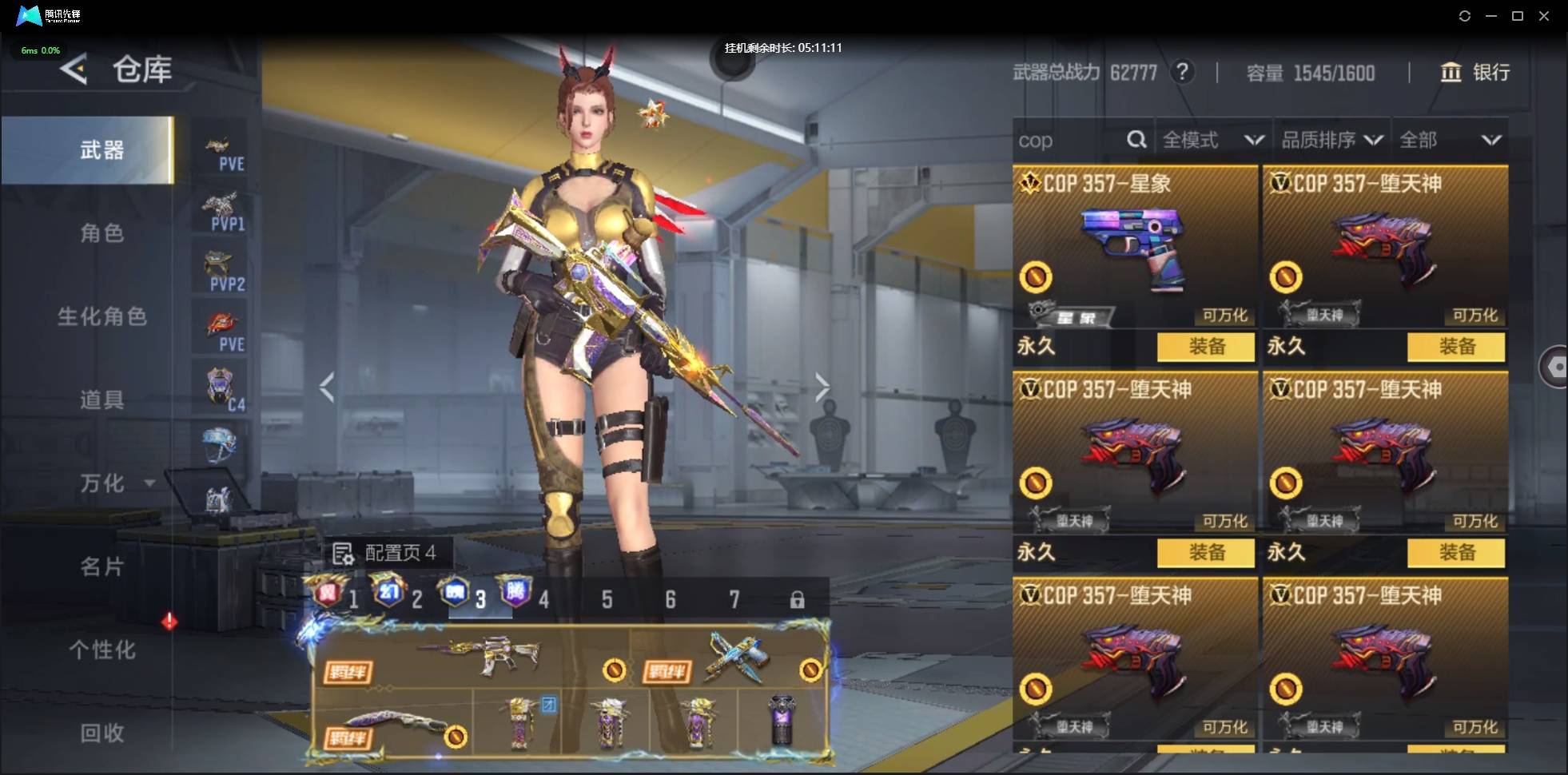The image size is (1568, 775).
Task: Open the 全部 filter dropdown
Action: (x=1450, y=141)
